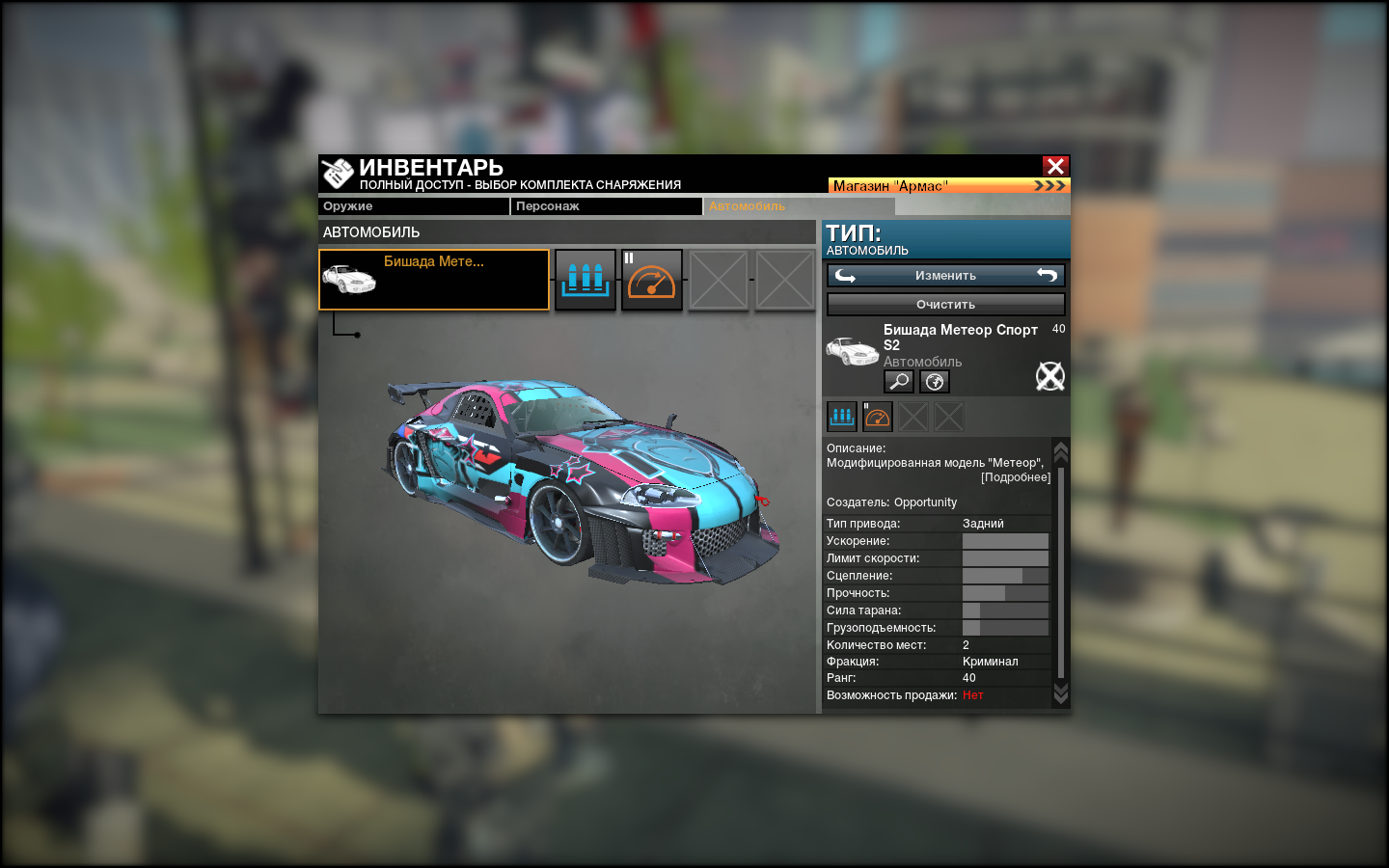Click the Очистить button
Screen dimensions: 1389x868
[x=945, y=305]
